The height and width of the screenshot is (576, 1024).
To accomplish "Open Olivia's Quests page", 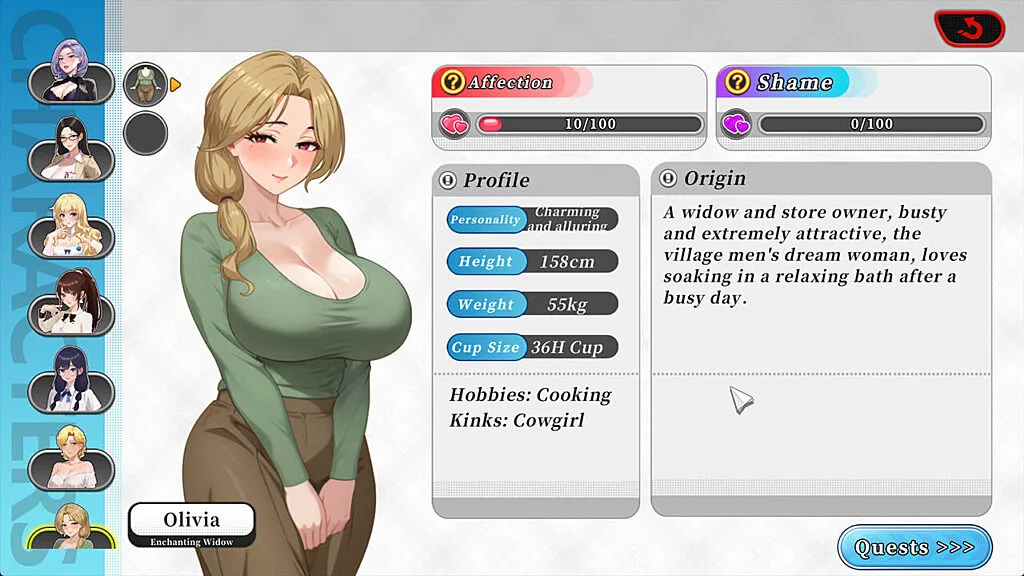I will pos(914,547).
